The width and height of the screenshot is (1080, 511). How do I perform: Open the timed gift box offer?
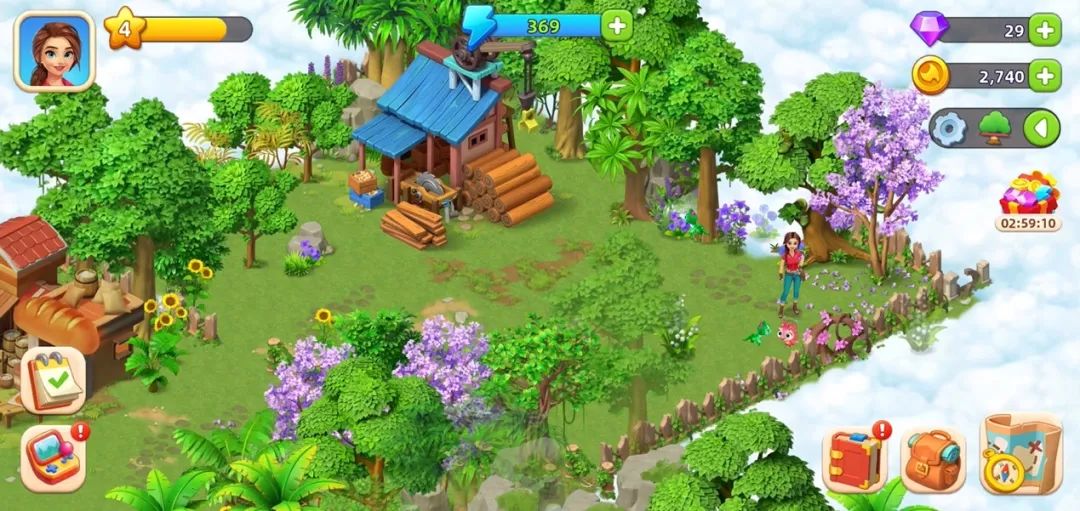click(1028, 195)
